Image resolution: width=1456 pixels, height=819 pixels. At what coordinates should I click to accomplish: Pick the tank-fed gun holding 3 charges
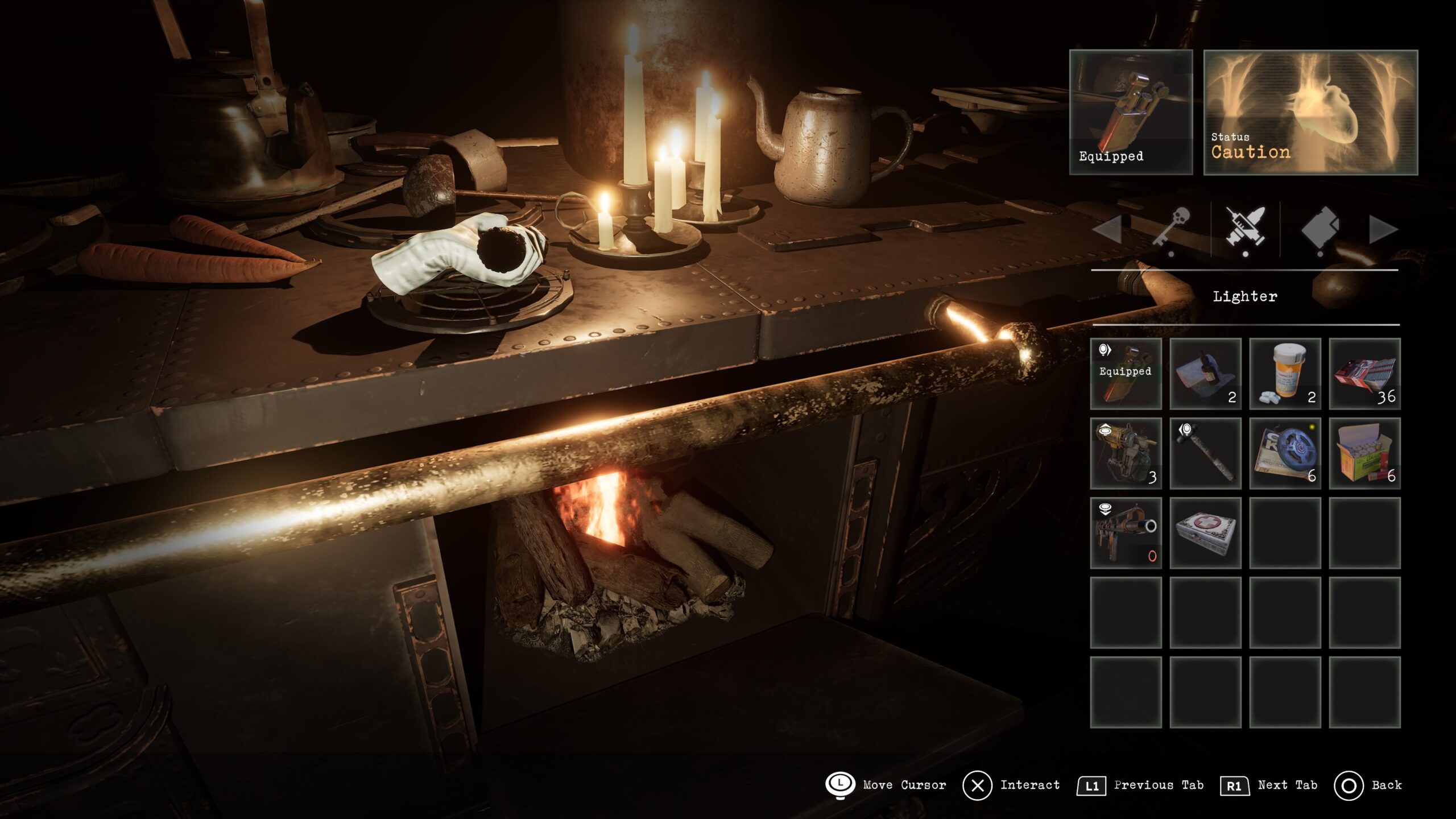[1126, 453]
